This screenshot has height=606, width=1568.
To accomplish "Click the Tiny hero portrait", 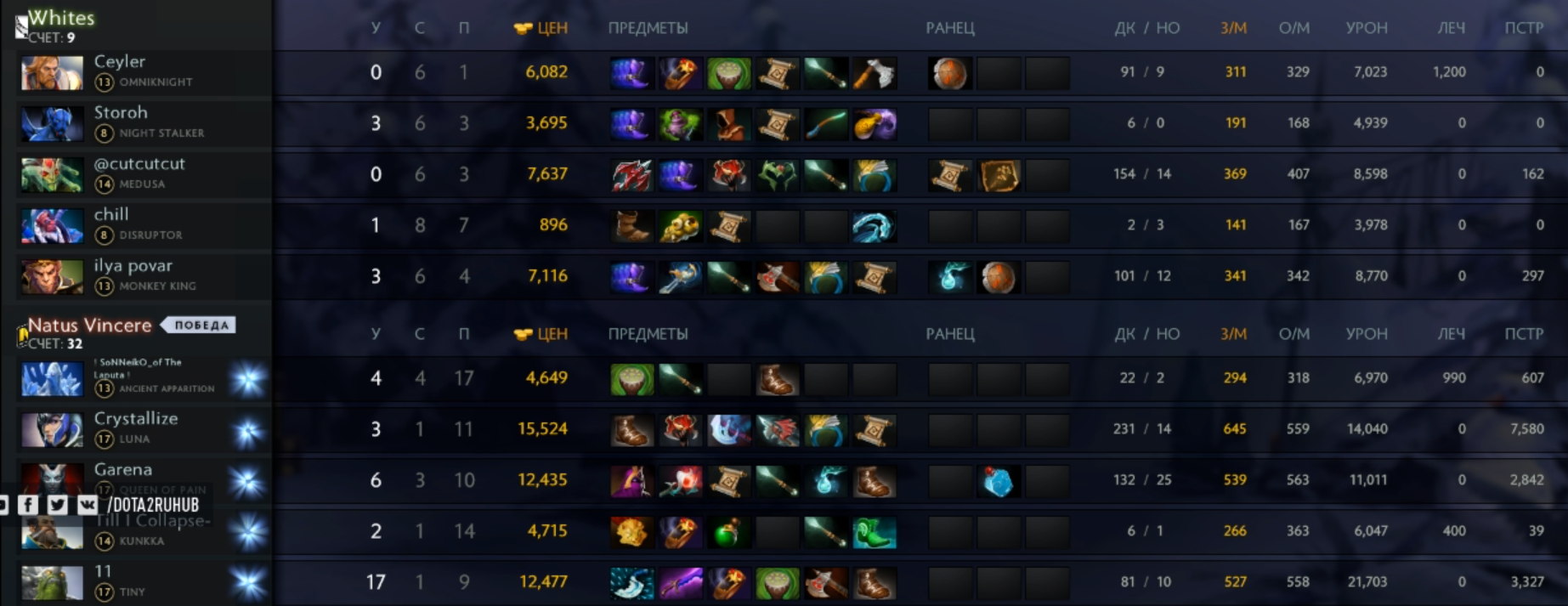I will (x=52, y=583).
